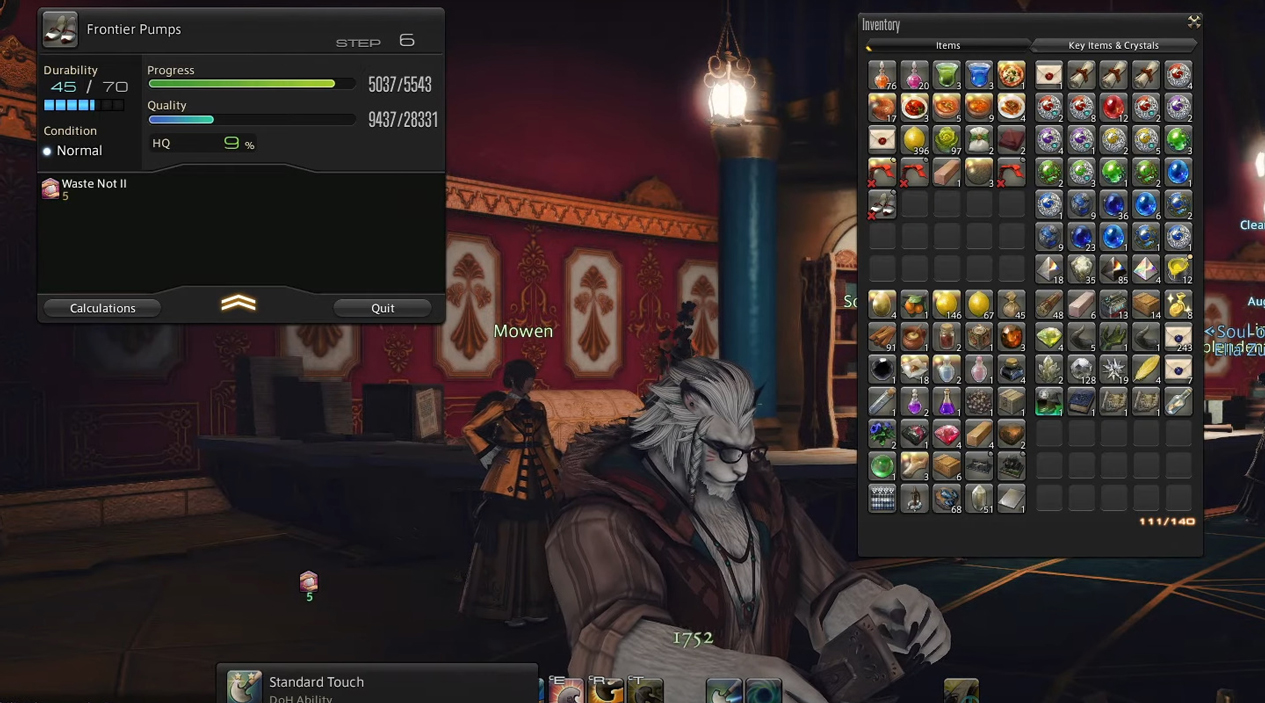Viewport: 1265px width, 703px height.
Task: Close the Inventory window
Action: click(x=1193, y=21)
